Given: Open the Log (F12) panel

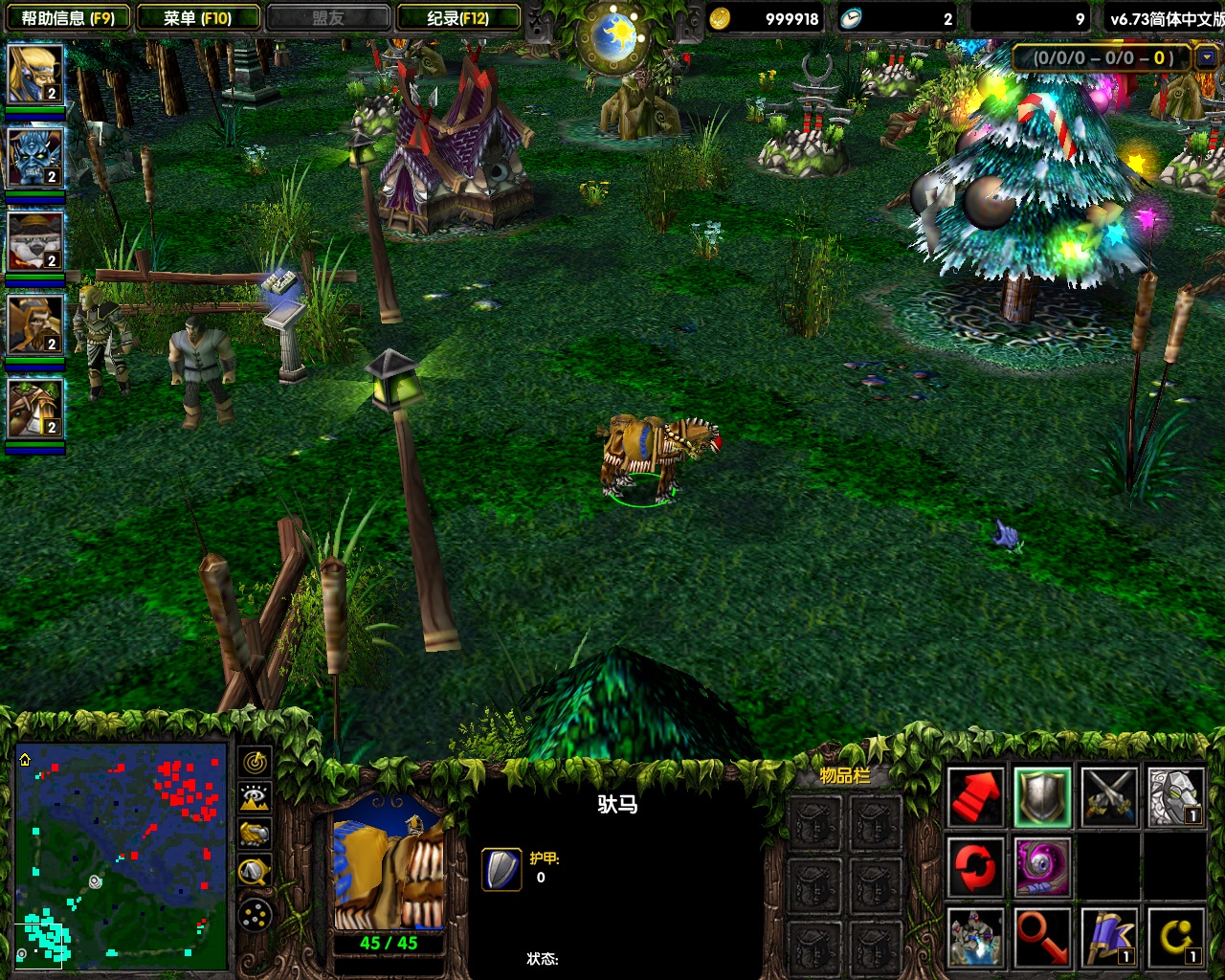Looking at the screenshot, I should 458,17.
